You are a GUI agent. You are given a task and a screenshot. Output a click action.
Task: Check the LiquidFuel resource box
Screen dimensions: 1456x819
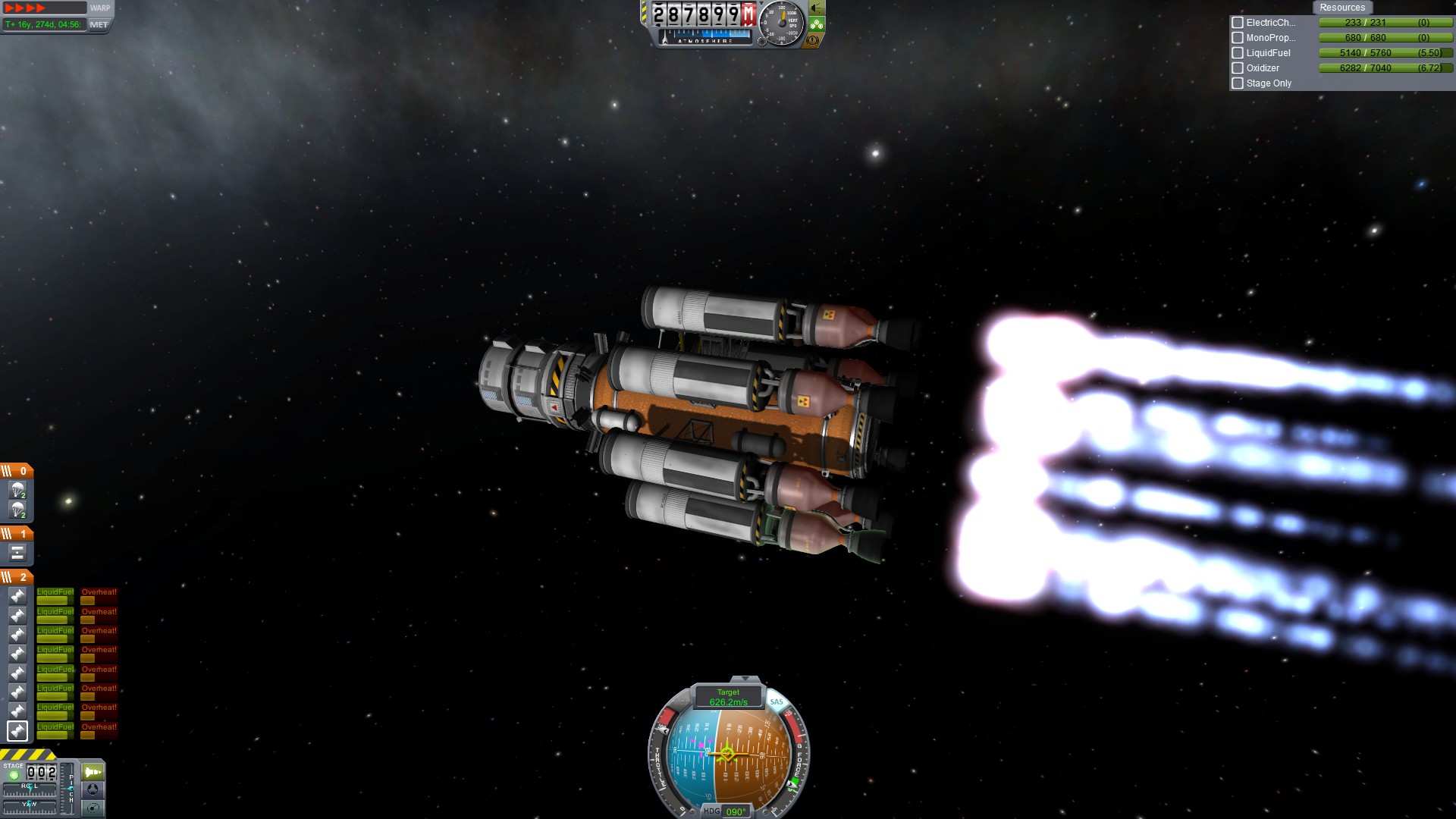click(1238, 53)
